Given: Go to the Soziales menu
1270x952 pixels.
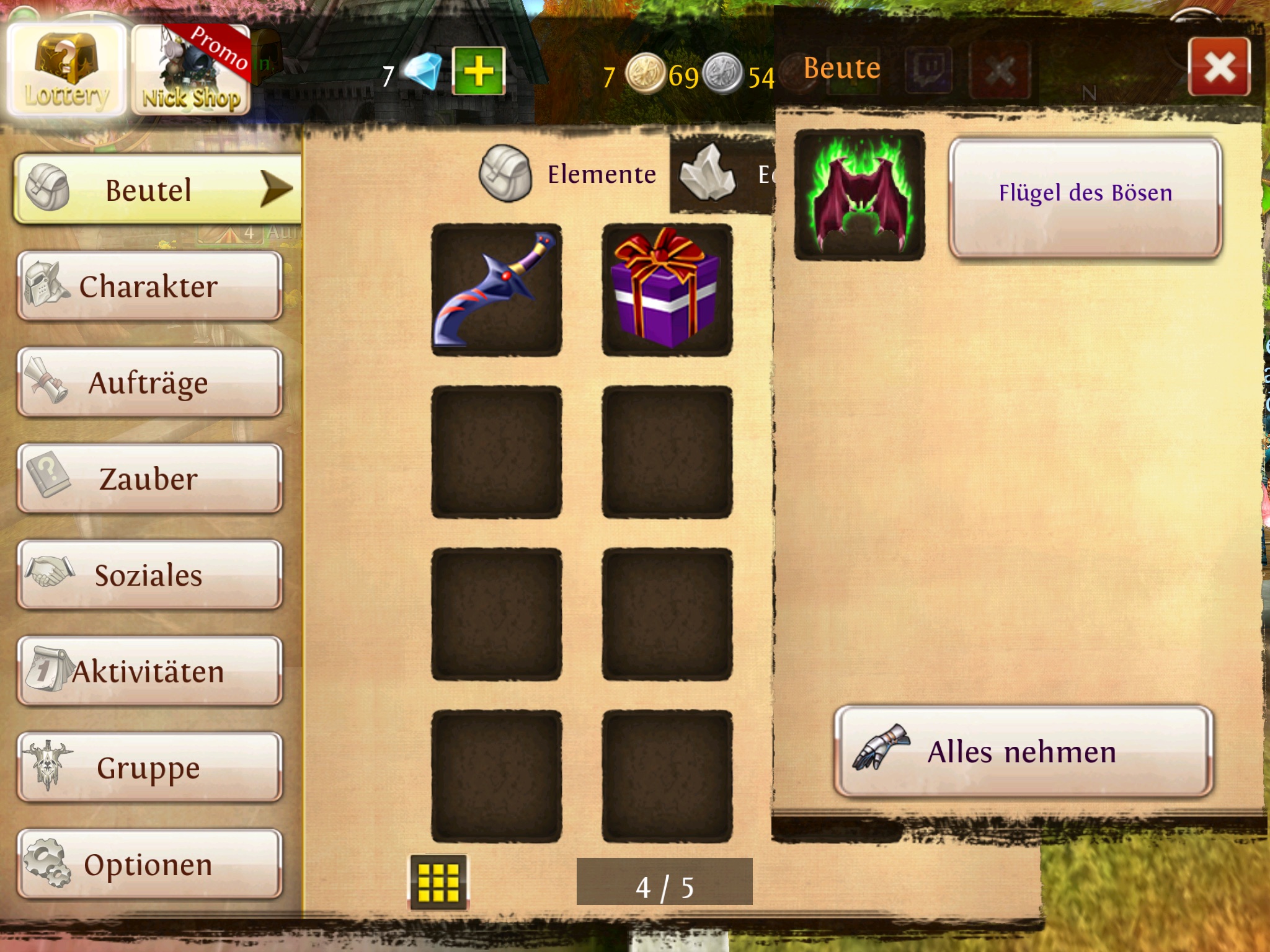Looking at the screenshot, I should pos(149,575).
